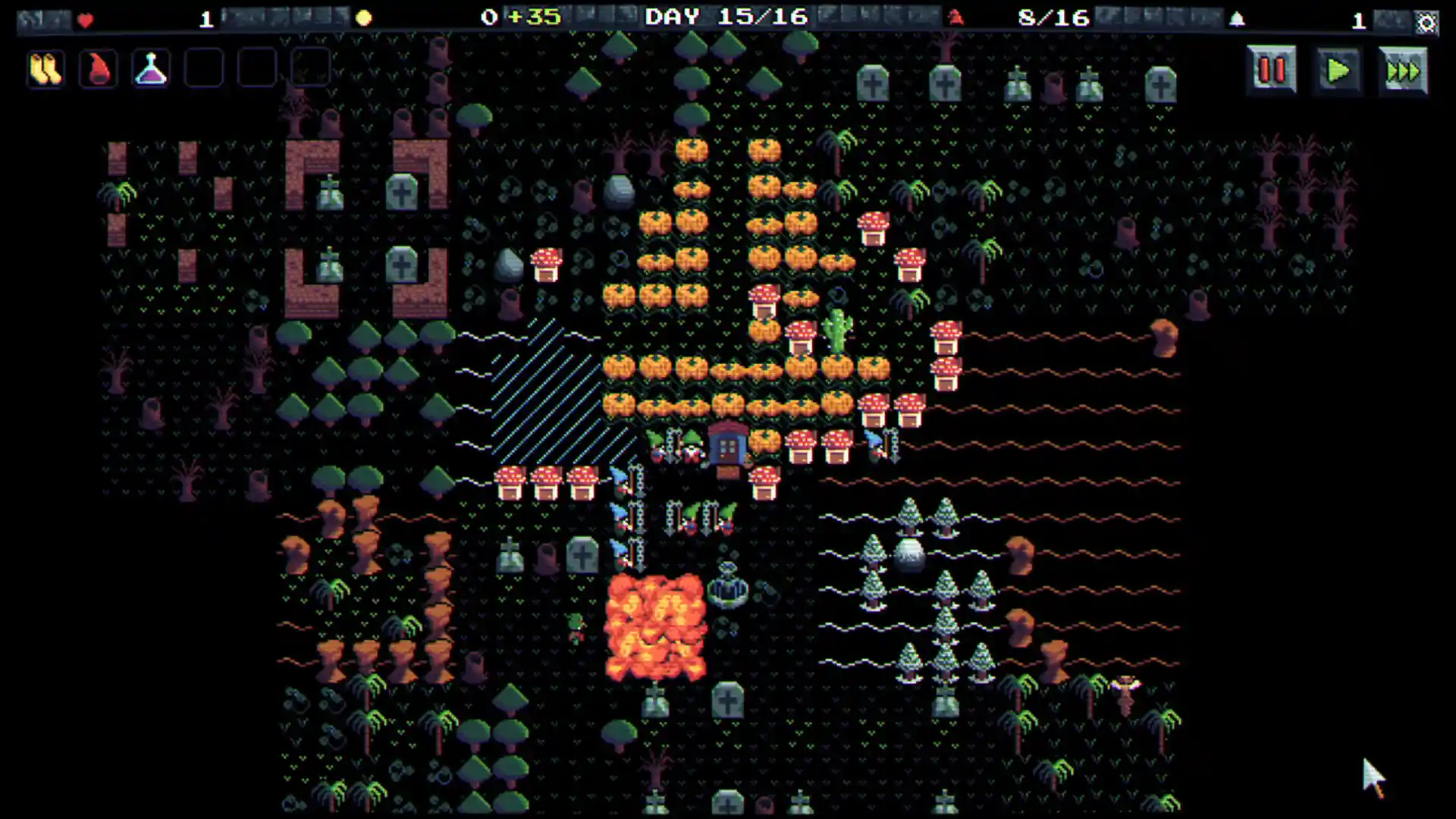The width and height of the screenshot is (1456, 819).
Task: Toggle pause using the pause button
Action: click(1271, 71)
